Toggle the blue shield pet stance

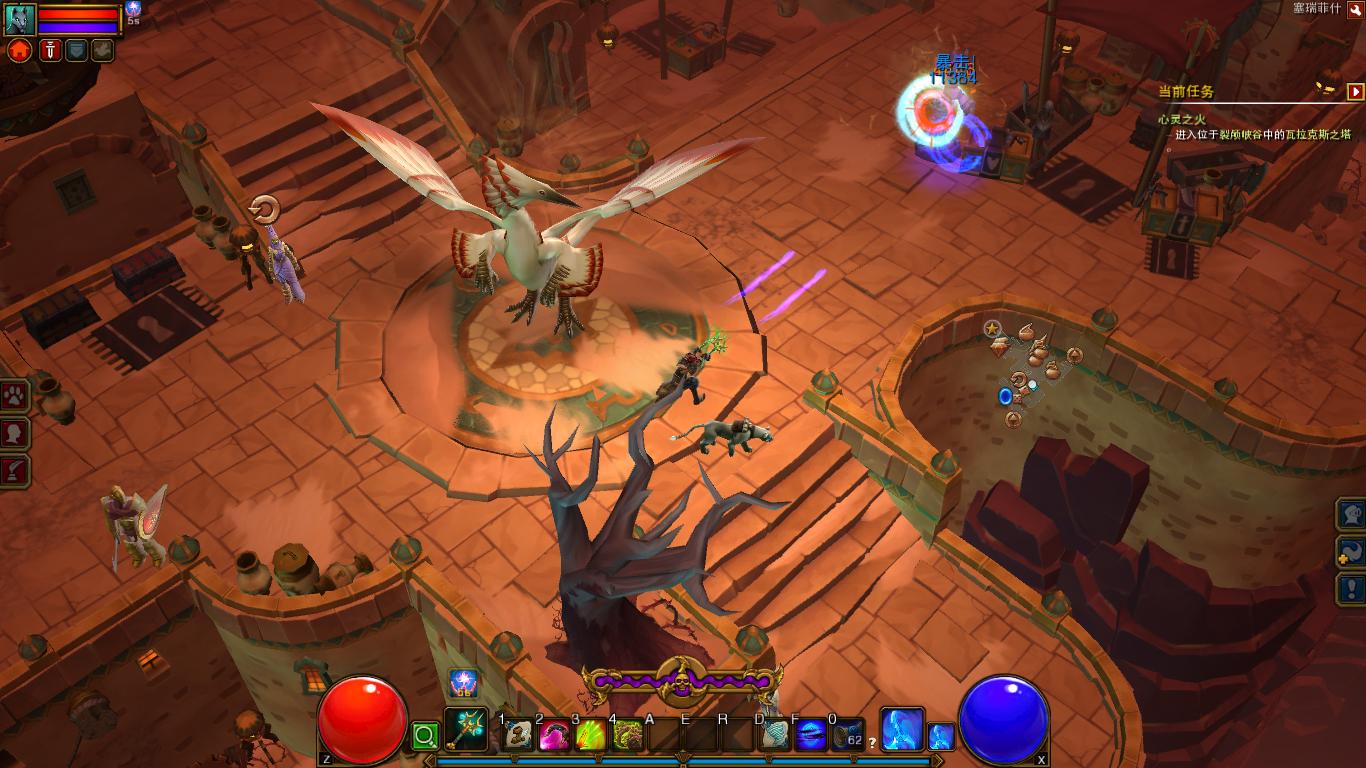click(76, 50)
